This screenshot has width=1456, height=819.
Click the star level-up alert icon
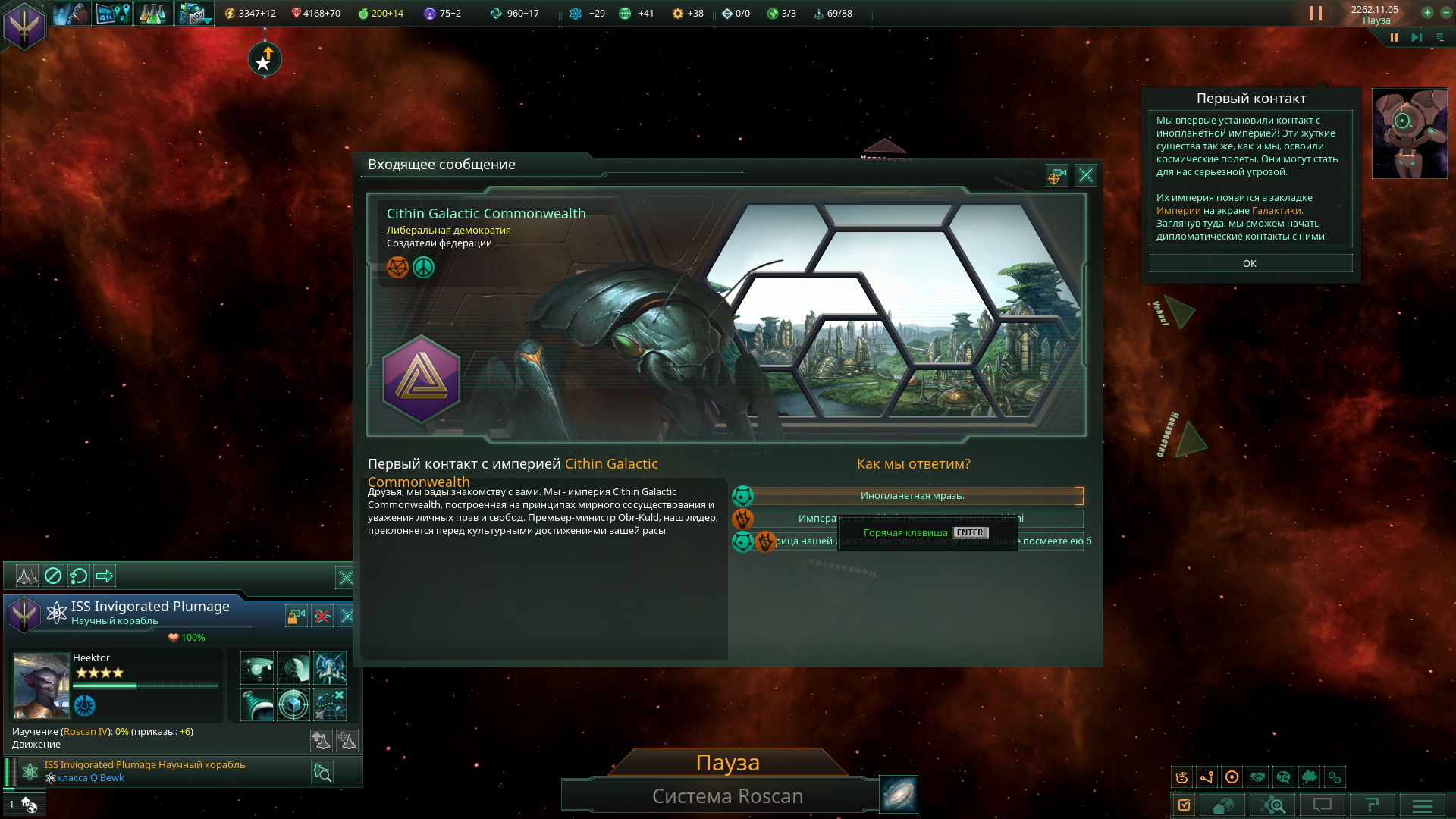265,59
